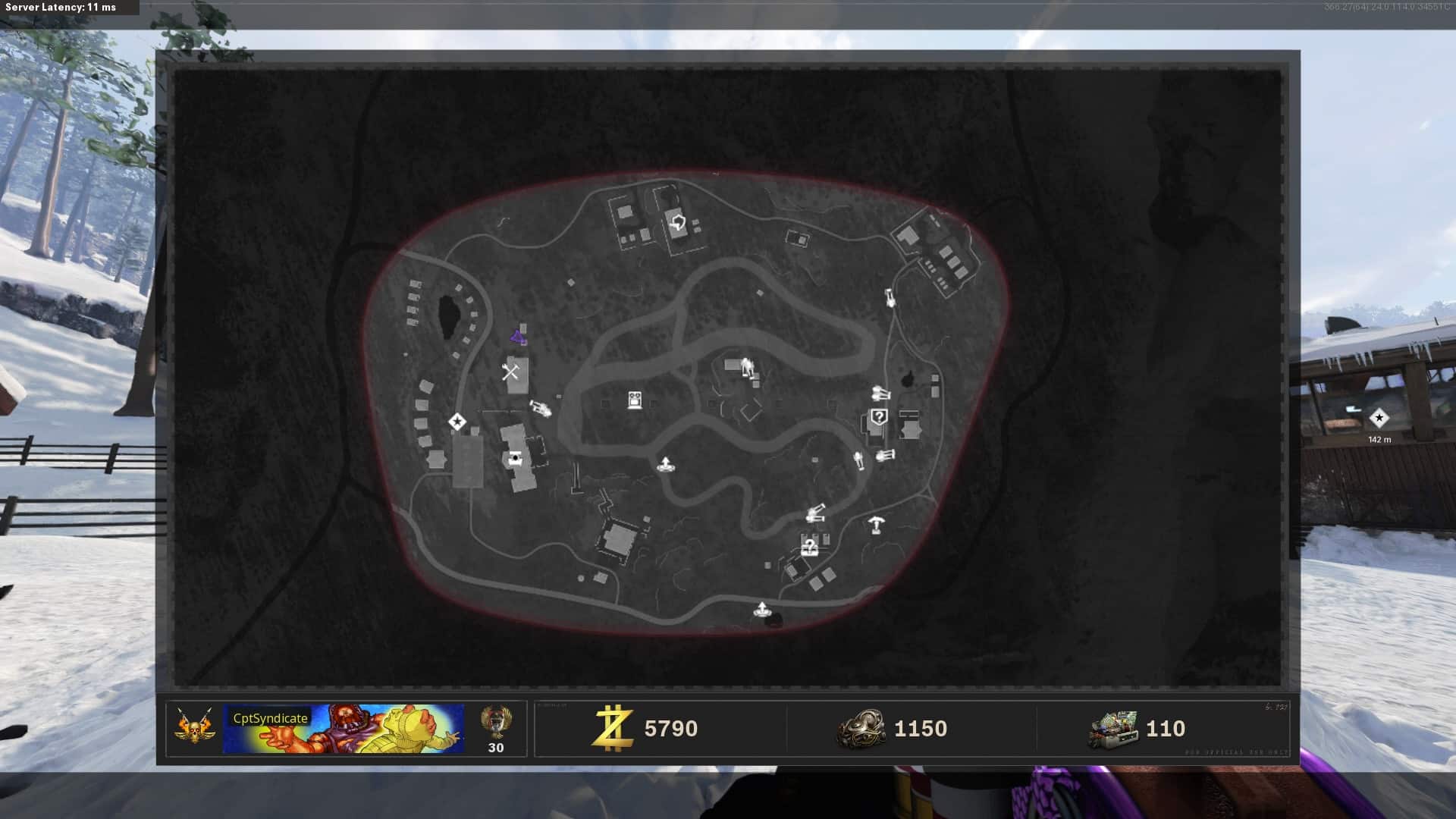Select the flexing arm marker on northern building
Image resolution: width=1456 pixels, height=819 pixels.
point(677,223)
